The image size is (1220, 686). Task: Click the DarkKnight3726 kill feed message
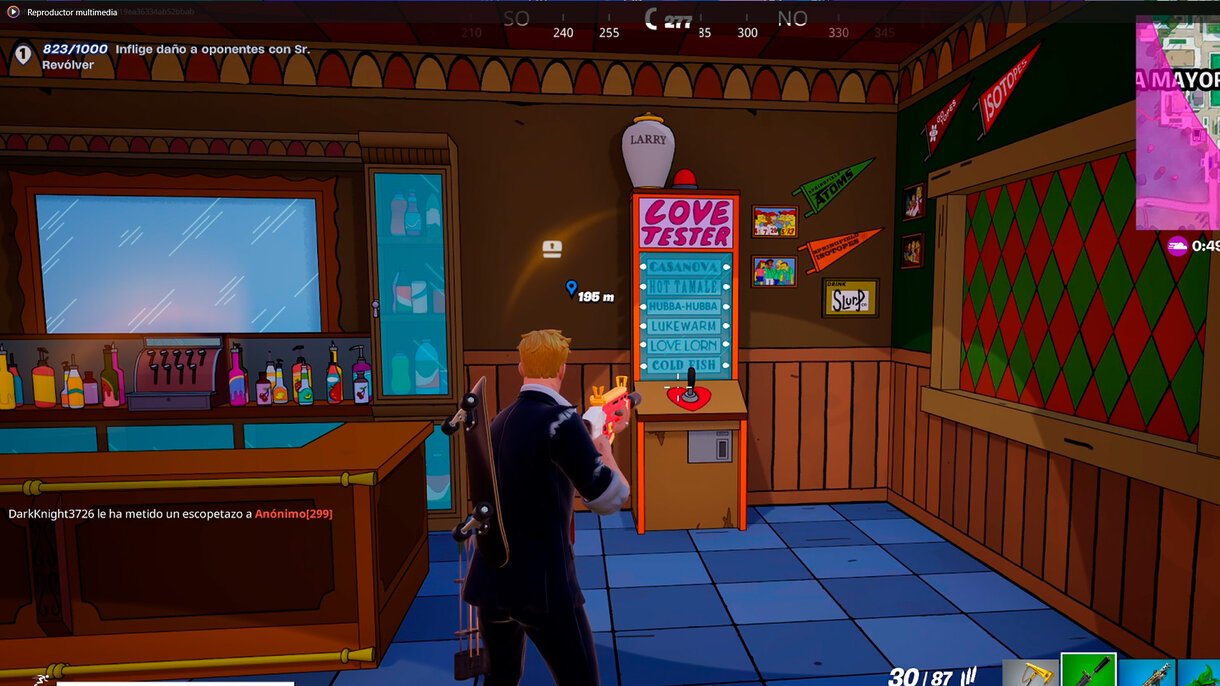[170, 513]
